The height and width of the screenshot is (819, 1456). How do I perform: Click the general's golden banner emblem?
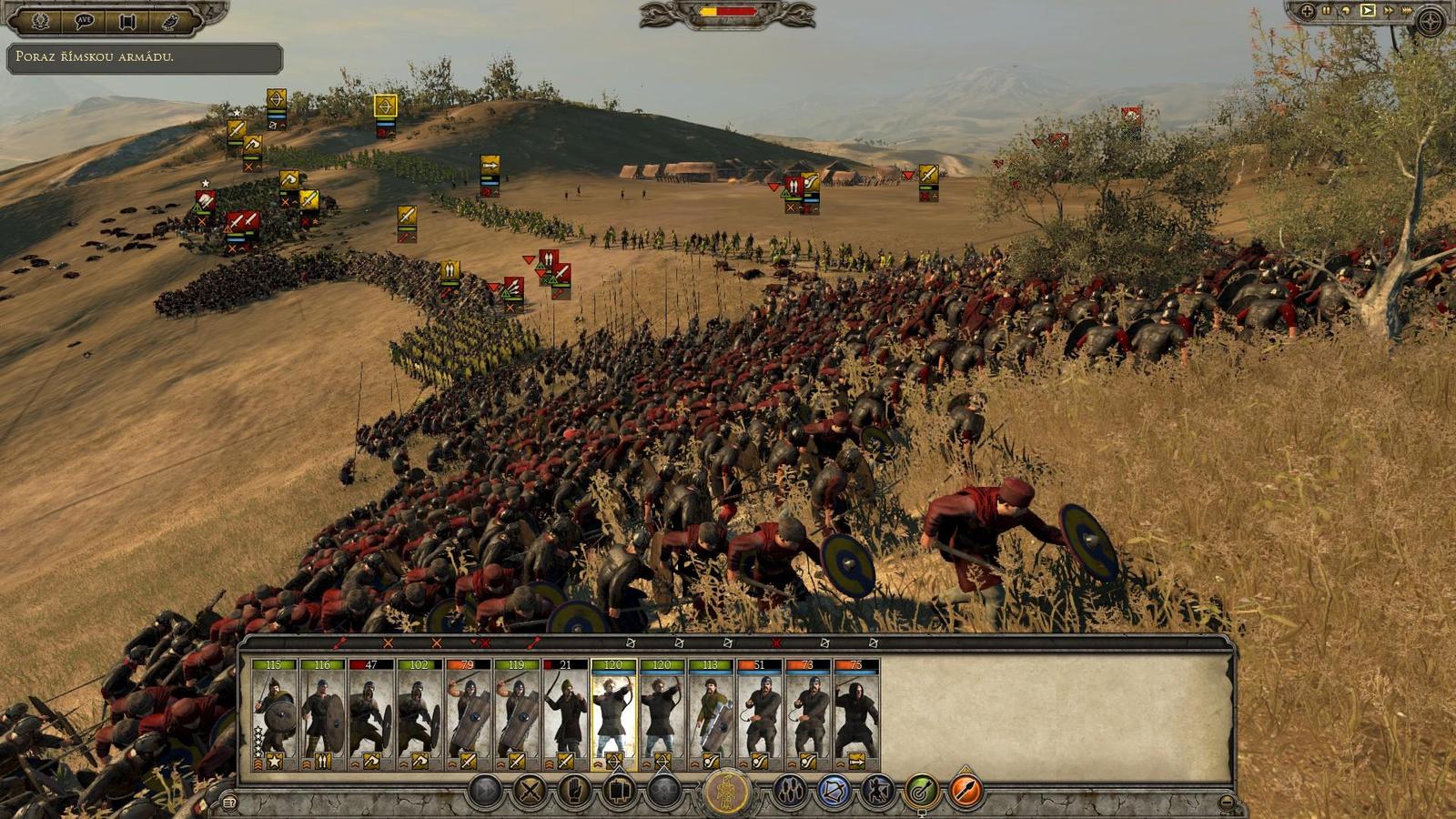coord(728,789)
